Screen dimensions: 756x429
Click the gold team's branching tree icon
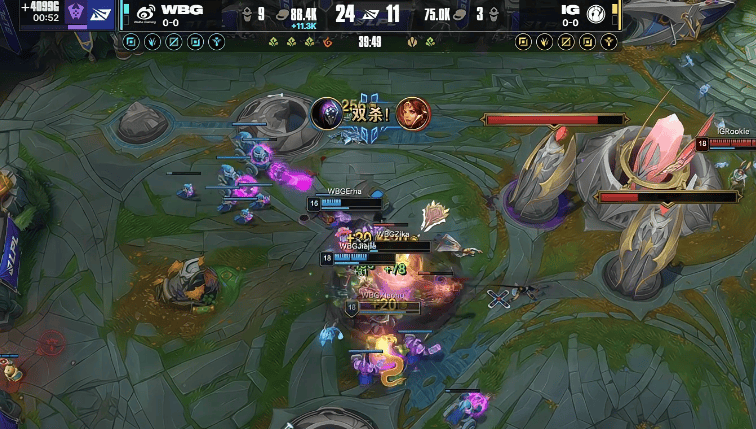click(x=609, y=42)
